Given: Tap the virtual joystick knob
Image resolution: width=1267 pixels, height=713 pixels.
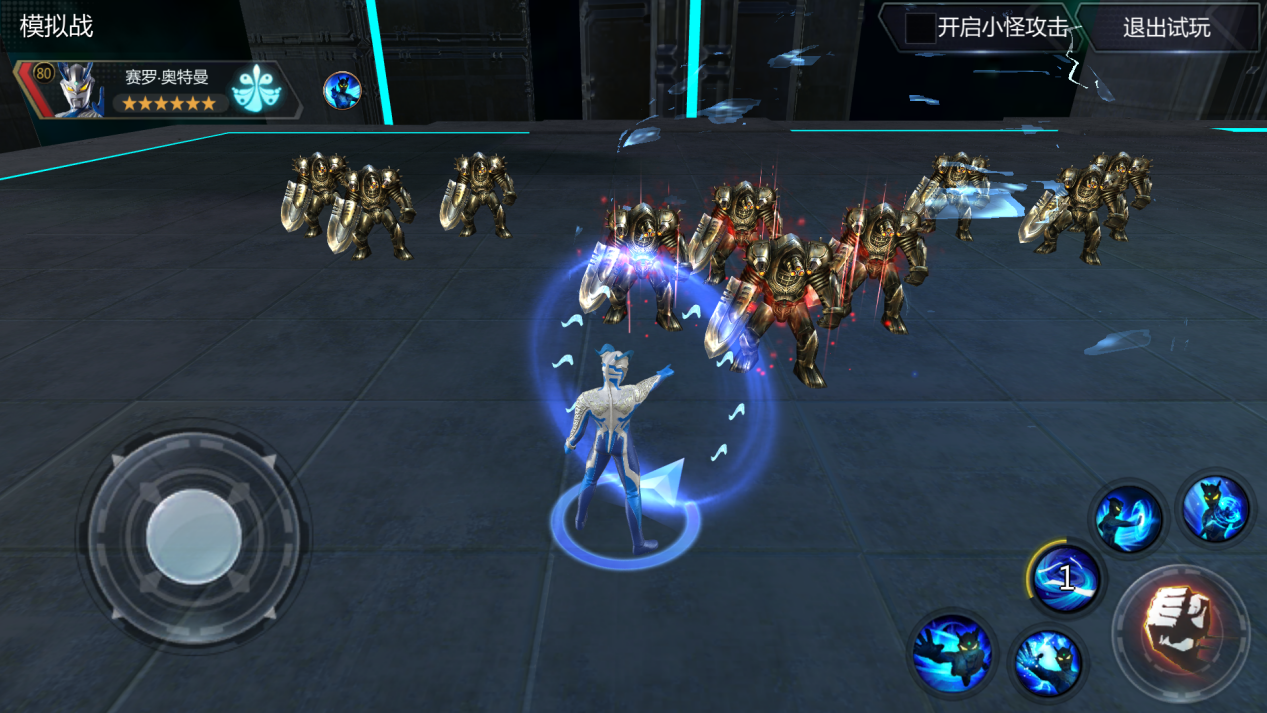Looking at the screenshot, I should pyautogui.click(x=194, y=537).
